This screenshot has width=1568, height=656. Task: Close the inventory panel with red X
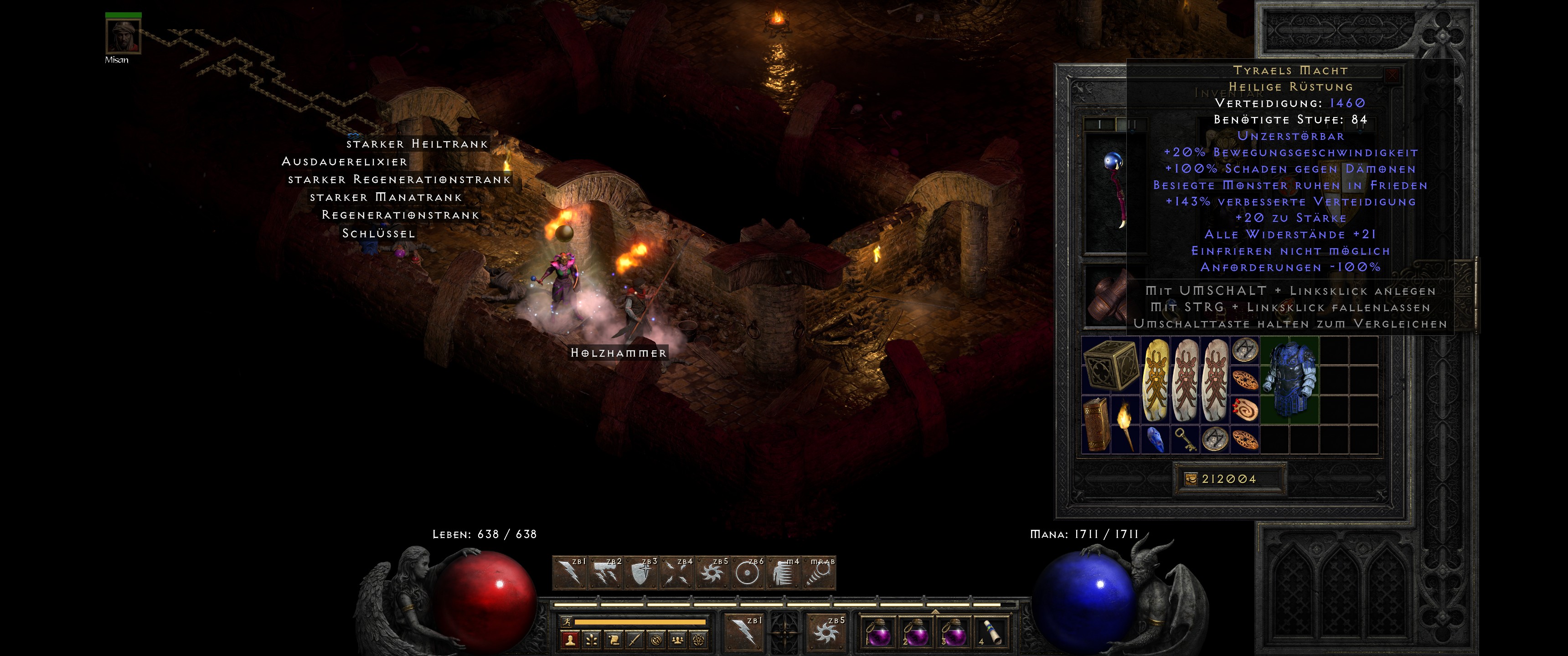[1392, 76]
